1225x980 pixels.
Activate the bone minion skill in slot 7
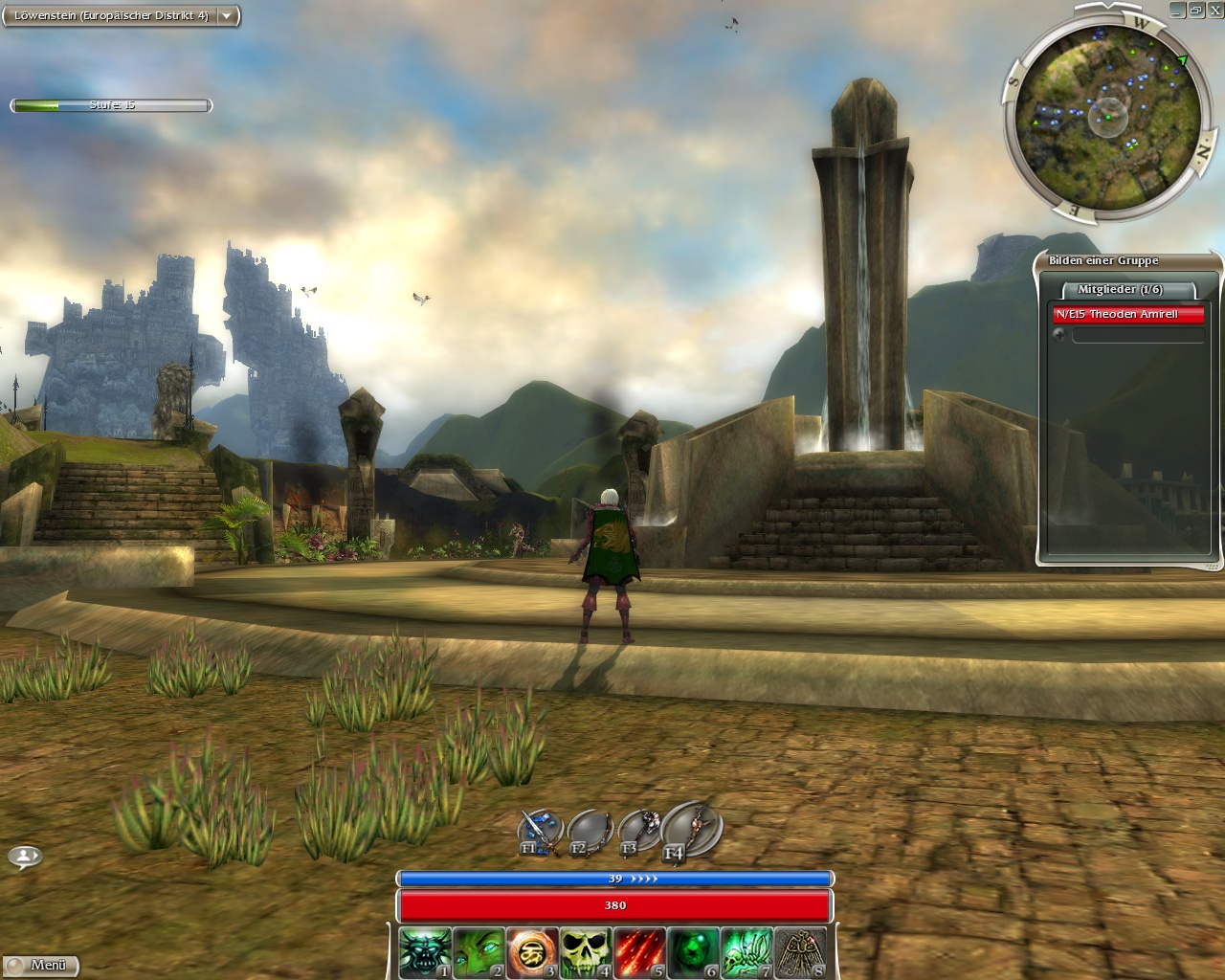[746, 952]
